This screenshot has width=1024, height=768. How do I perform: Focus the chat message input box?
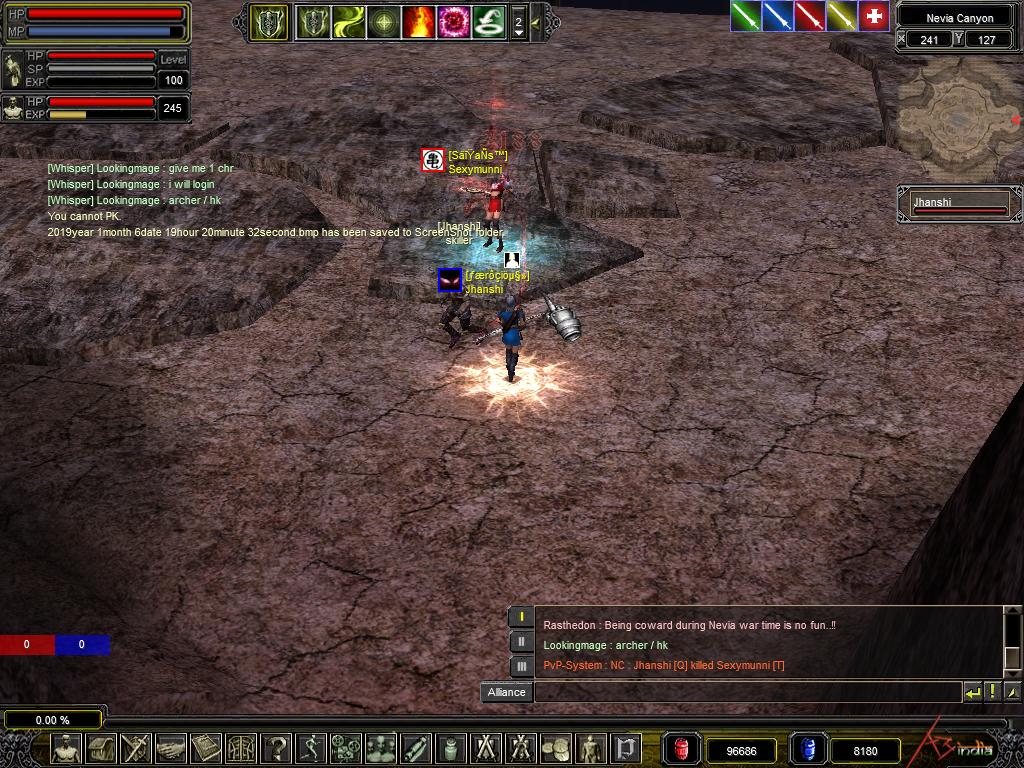click(748, 692)
